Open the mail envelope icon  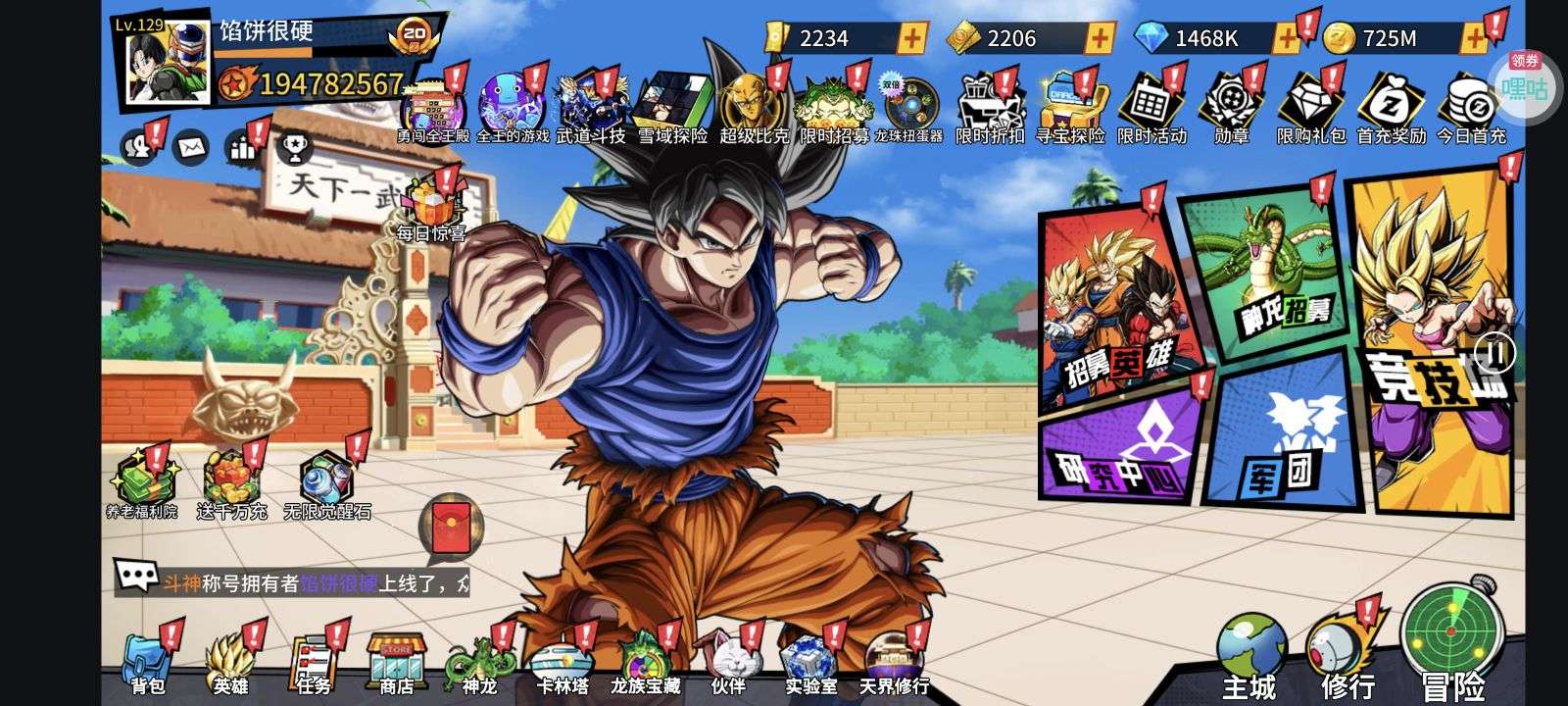[191, 148]
